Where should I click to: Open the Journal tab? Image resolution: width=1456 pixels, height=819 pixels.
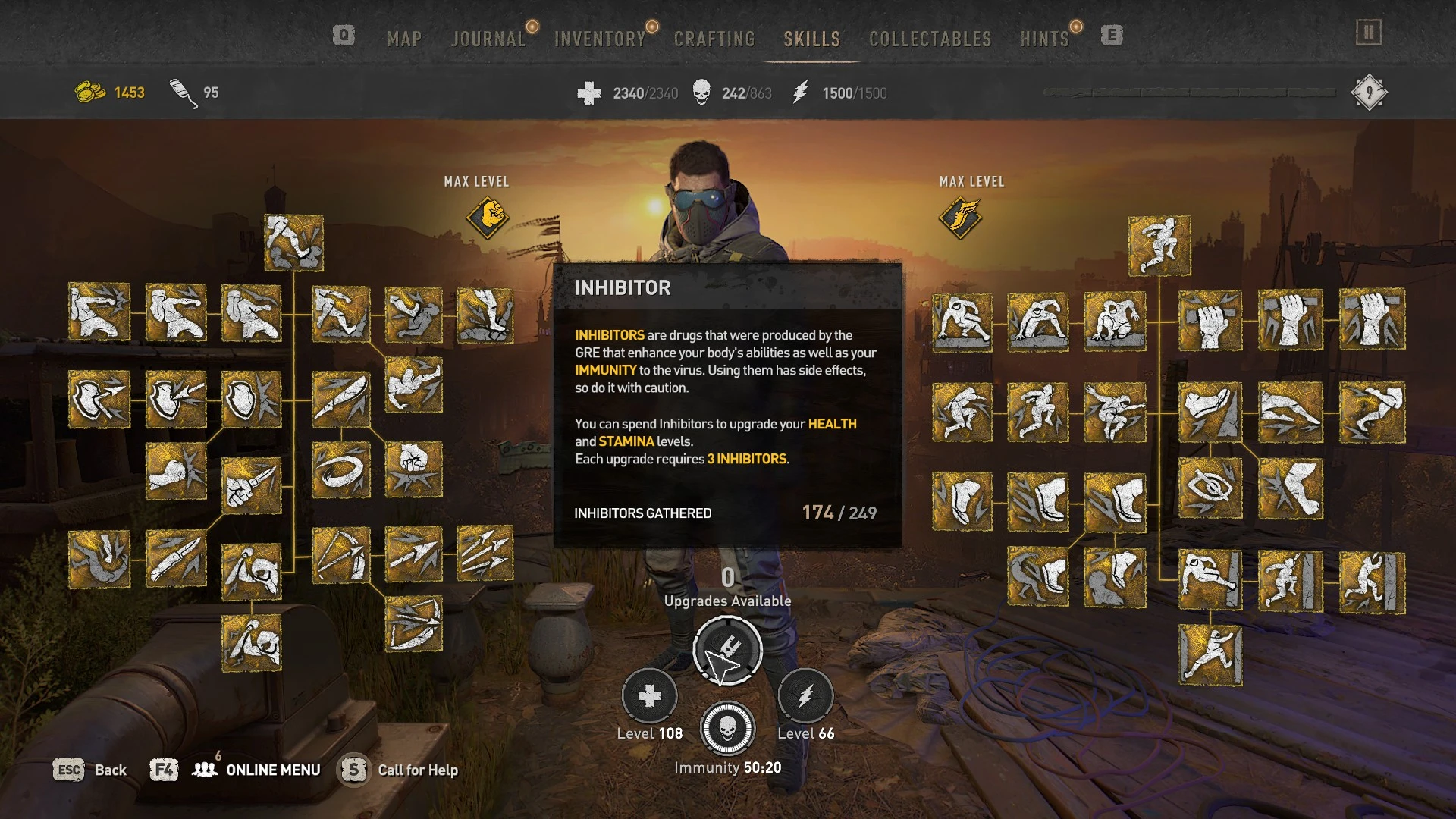pyautogui.click(x=489, y=39)
